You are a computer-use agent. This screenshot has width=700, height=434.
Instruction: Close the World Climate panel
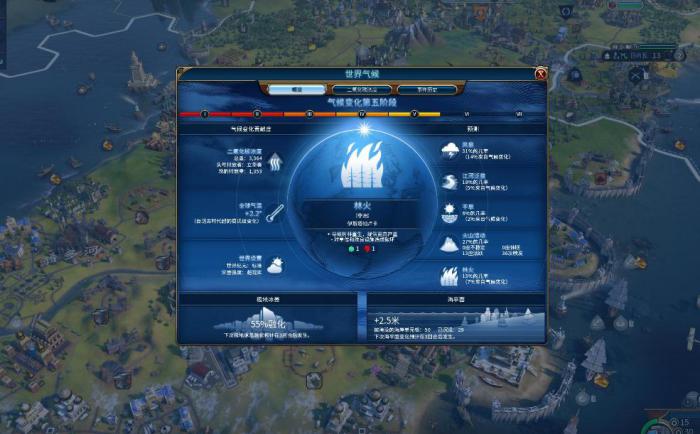click(x=540, y=73)
